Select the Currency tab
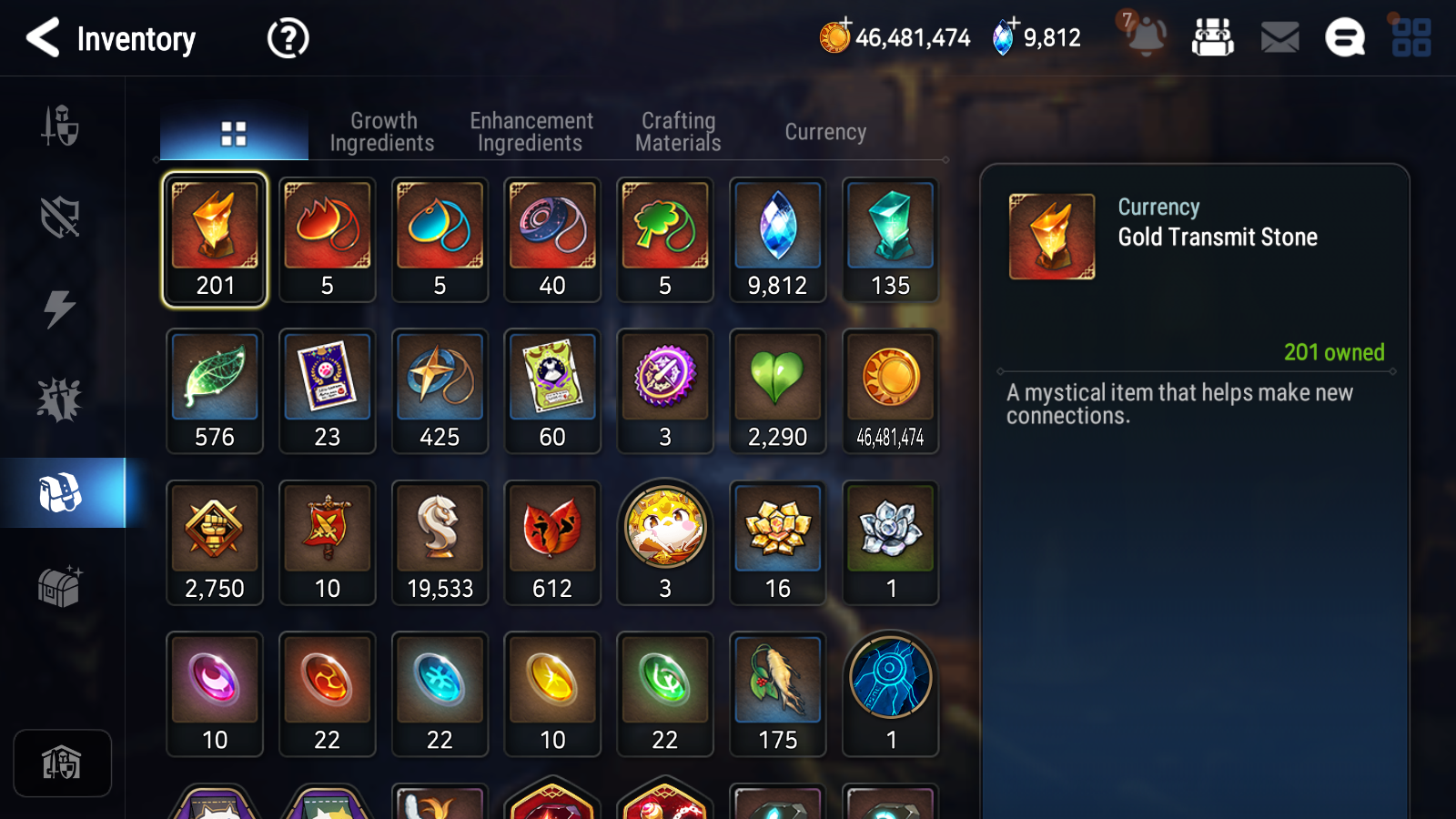Viewport: 1456px width, 819px height. (825, 132)
